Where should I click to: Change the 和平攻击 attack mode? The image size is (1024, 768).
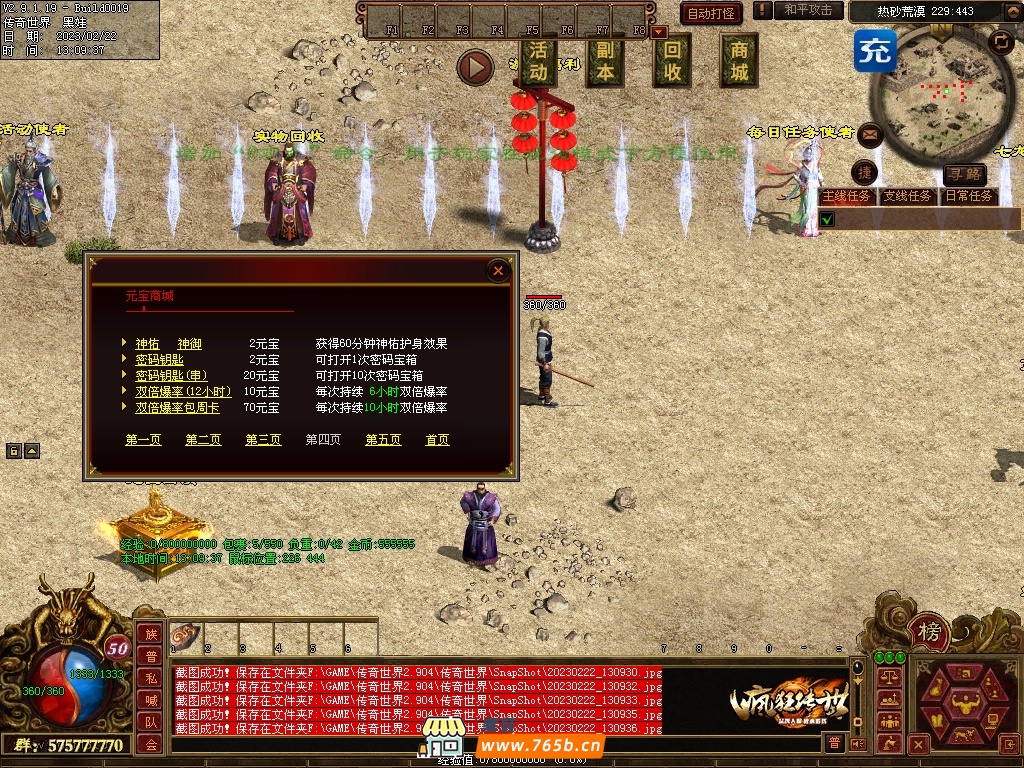coord(808,10)
